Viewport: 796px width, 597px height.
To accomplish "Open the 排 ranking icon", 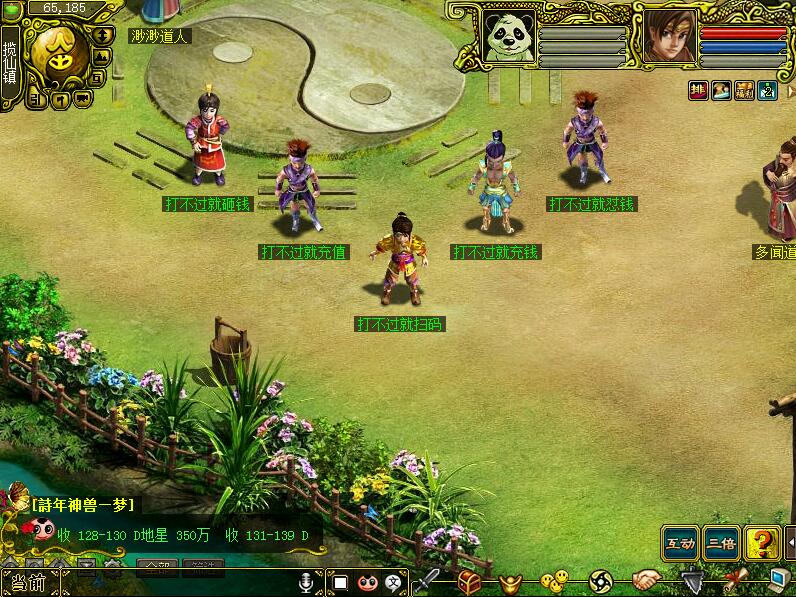I will (x=698, y=91).
